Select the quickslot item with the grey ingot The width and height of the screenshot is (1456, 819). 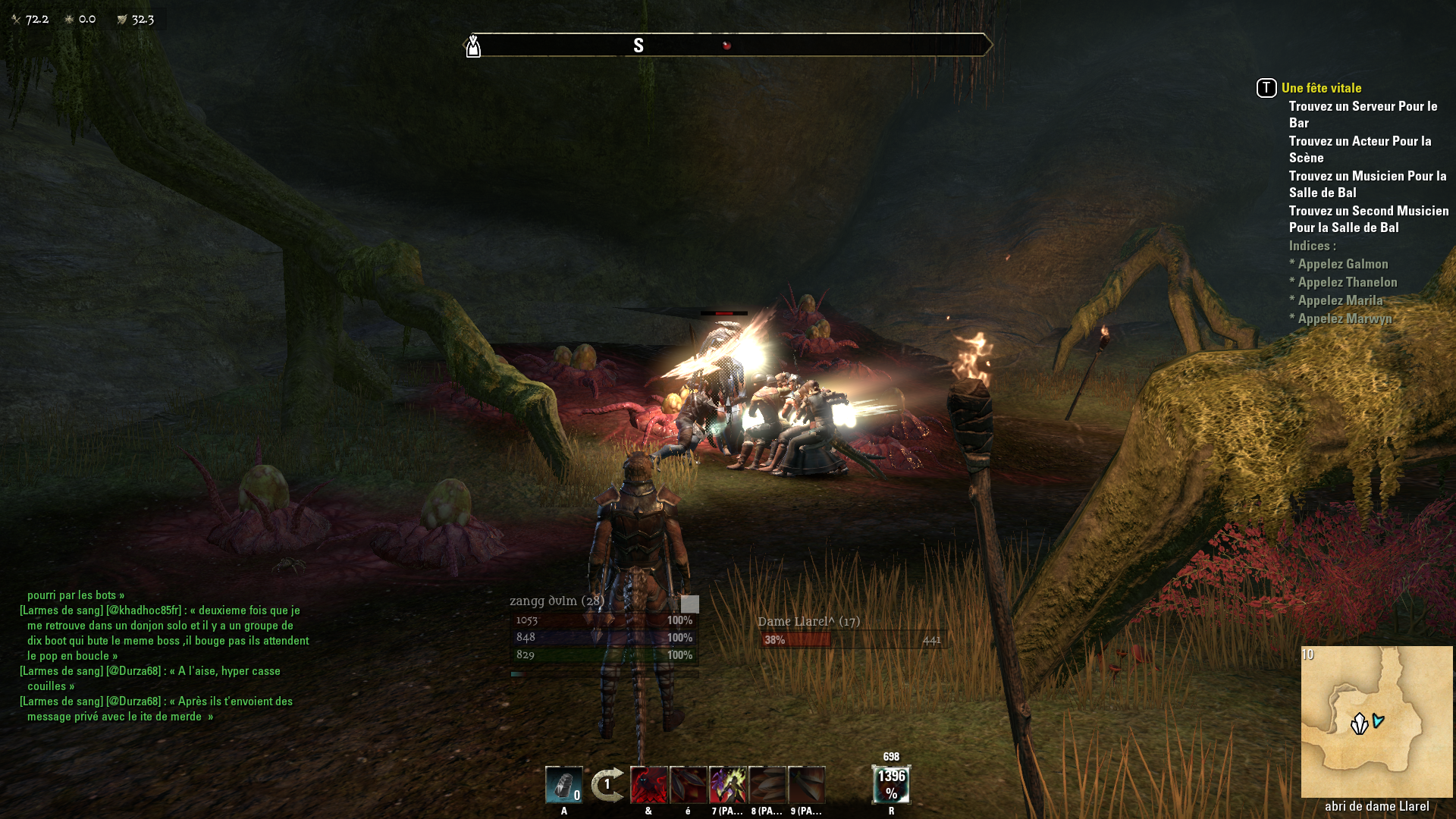click(x=563, y=785)
